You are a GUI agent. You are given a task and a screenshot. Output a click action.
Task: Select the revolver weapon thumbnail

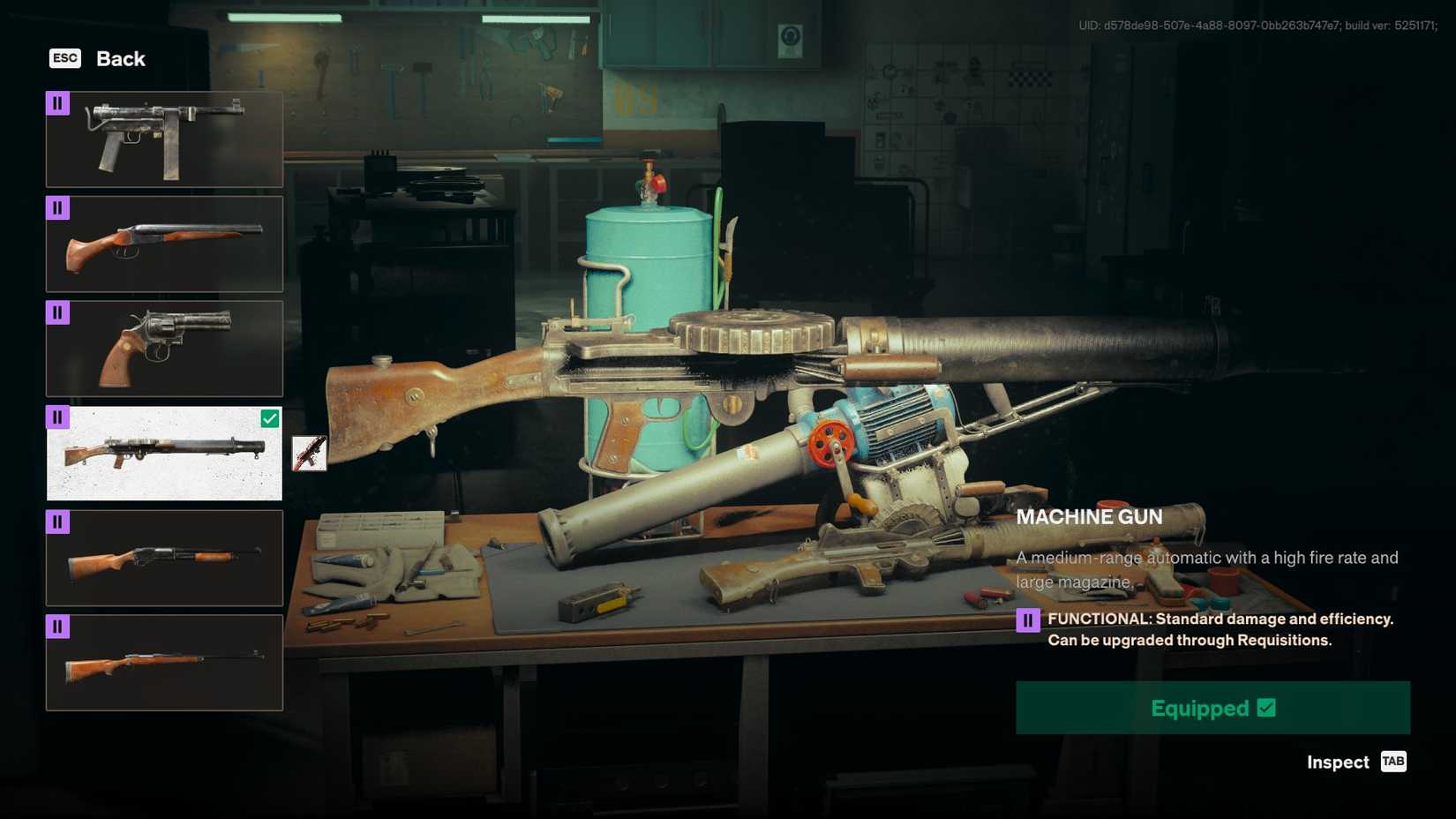point(163,349)
